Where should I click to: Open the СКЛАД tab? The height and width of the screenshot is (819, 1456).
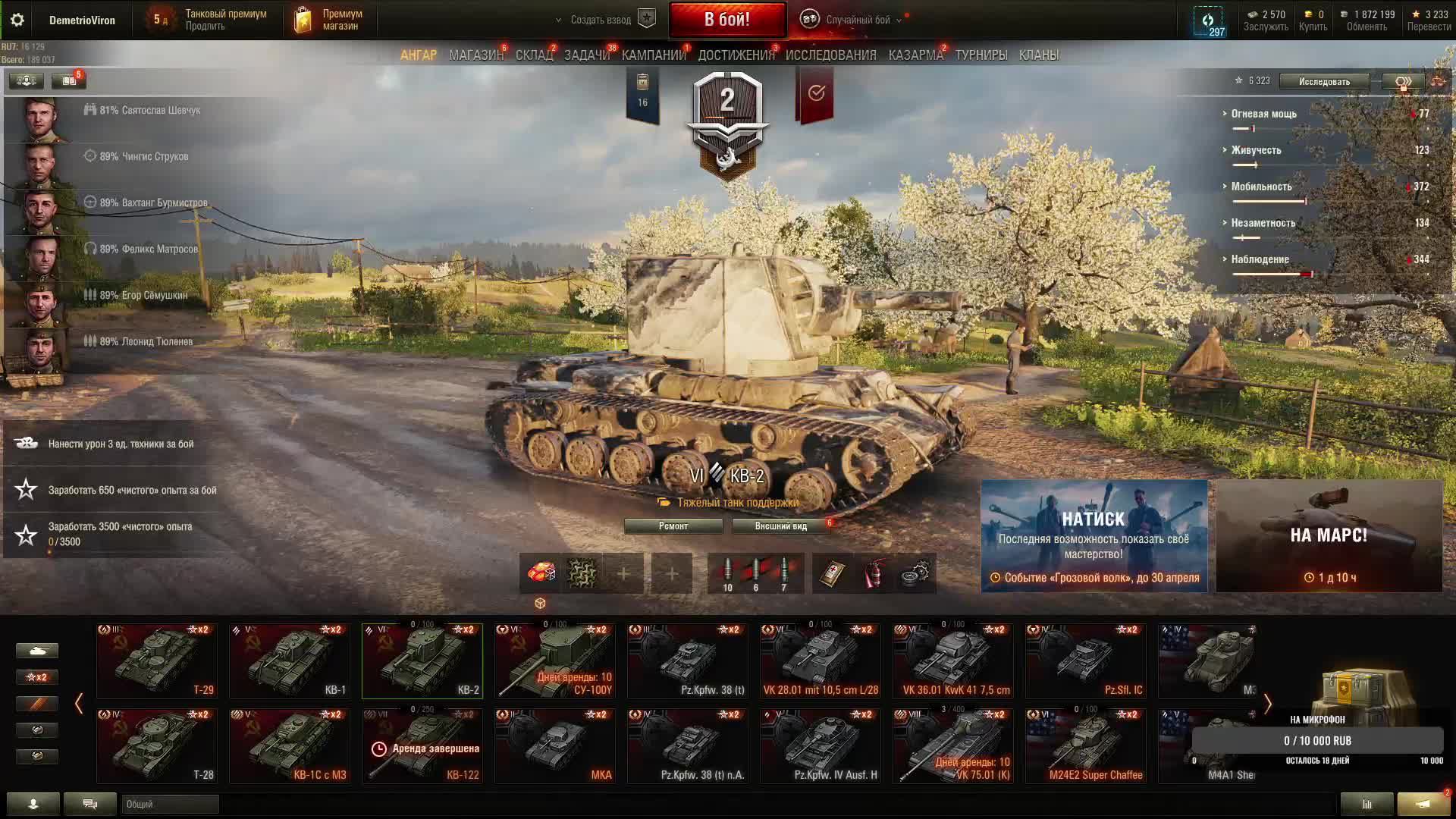click(534, 55)
